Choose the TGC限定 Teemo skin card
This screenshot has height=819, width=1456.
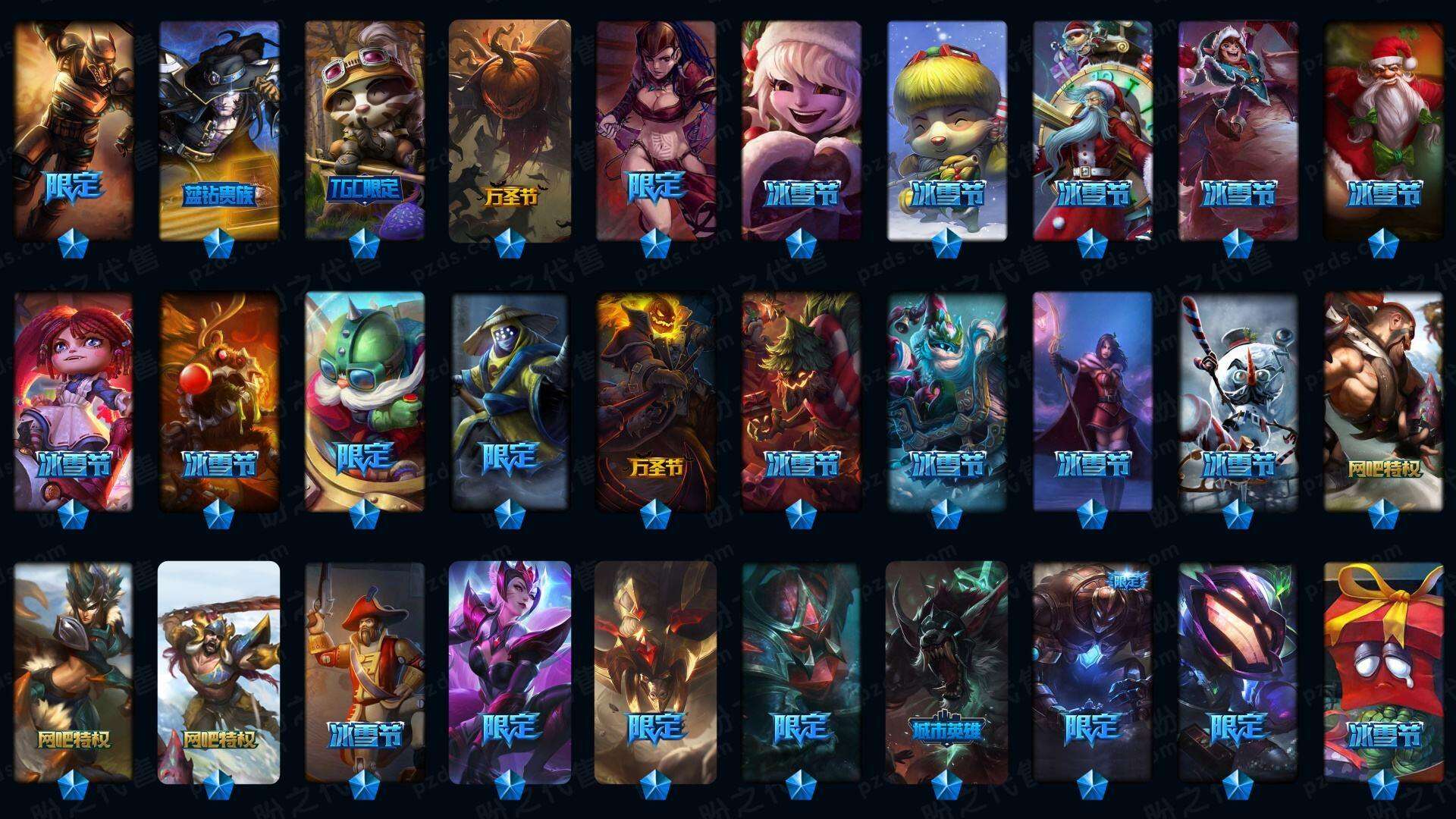(x=365, y=130)
